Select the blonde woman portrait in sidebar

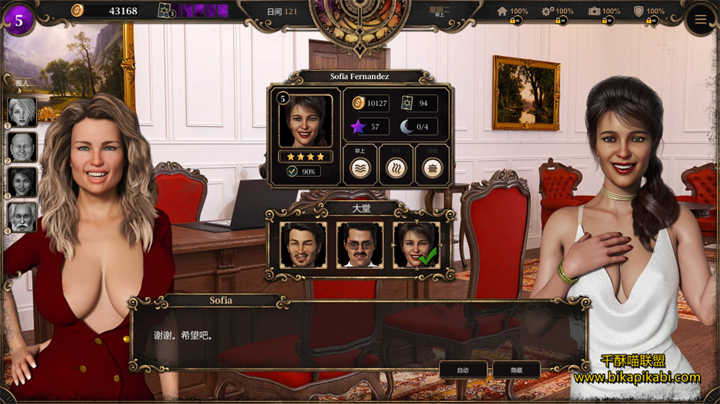click(x=22, y=112)
